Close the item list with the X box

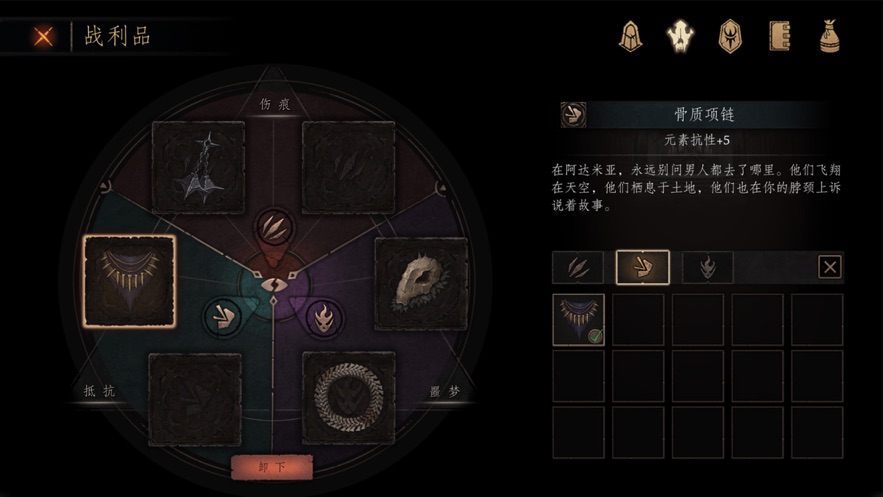click(x=829, y=267)
